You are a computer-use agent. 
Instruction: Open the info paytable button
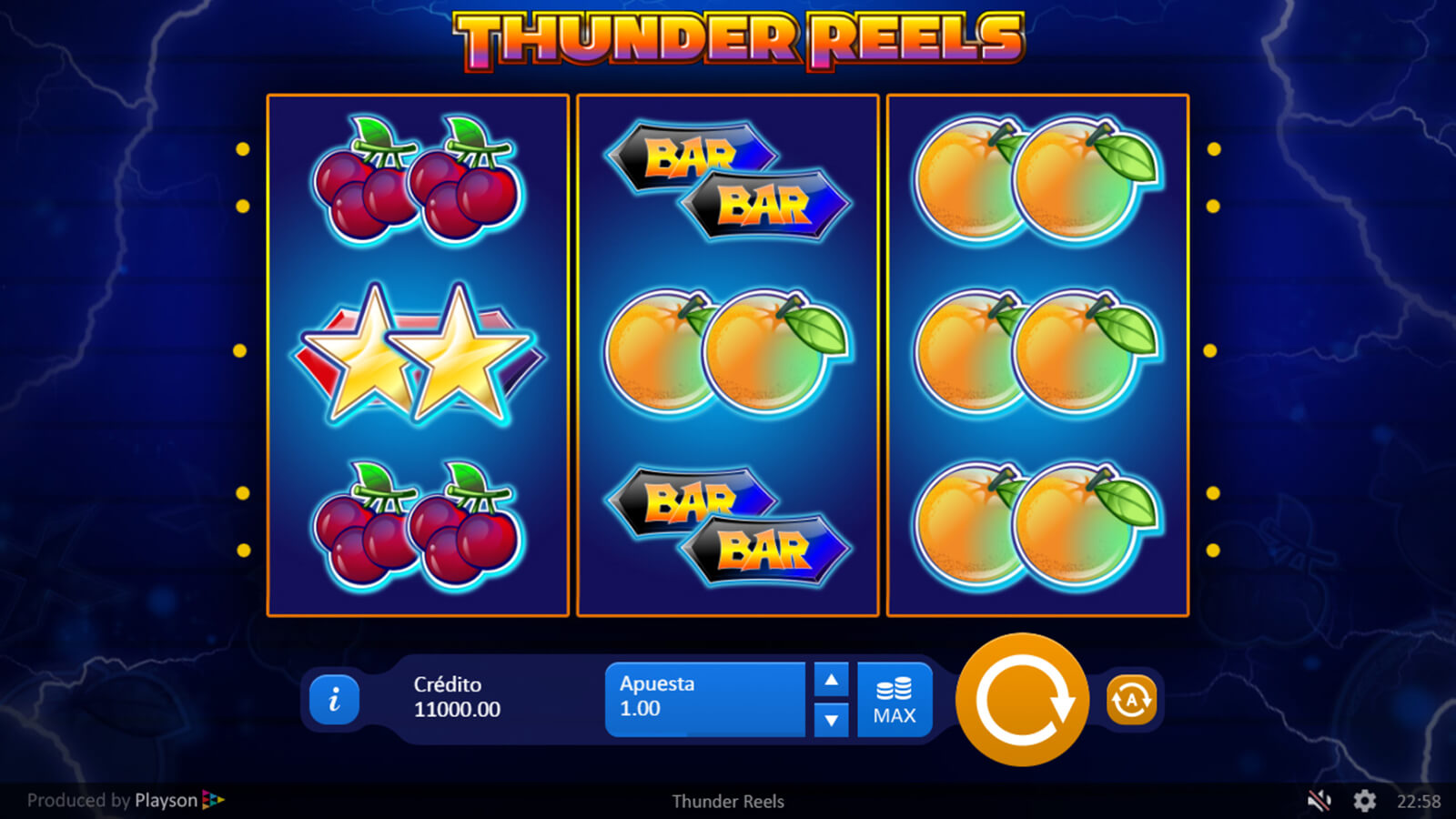[334, 699]
